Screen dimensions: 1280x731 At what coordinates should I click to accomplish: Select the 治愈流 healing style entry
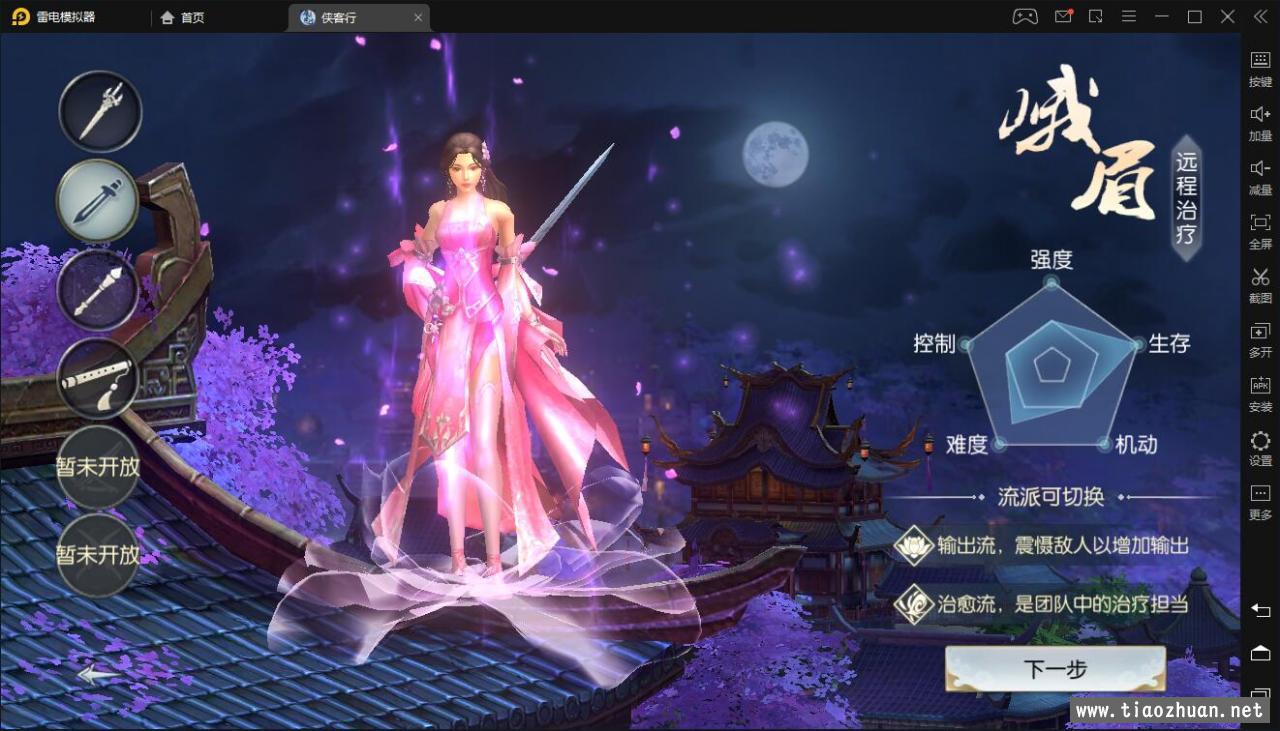coord(1043,604)
